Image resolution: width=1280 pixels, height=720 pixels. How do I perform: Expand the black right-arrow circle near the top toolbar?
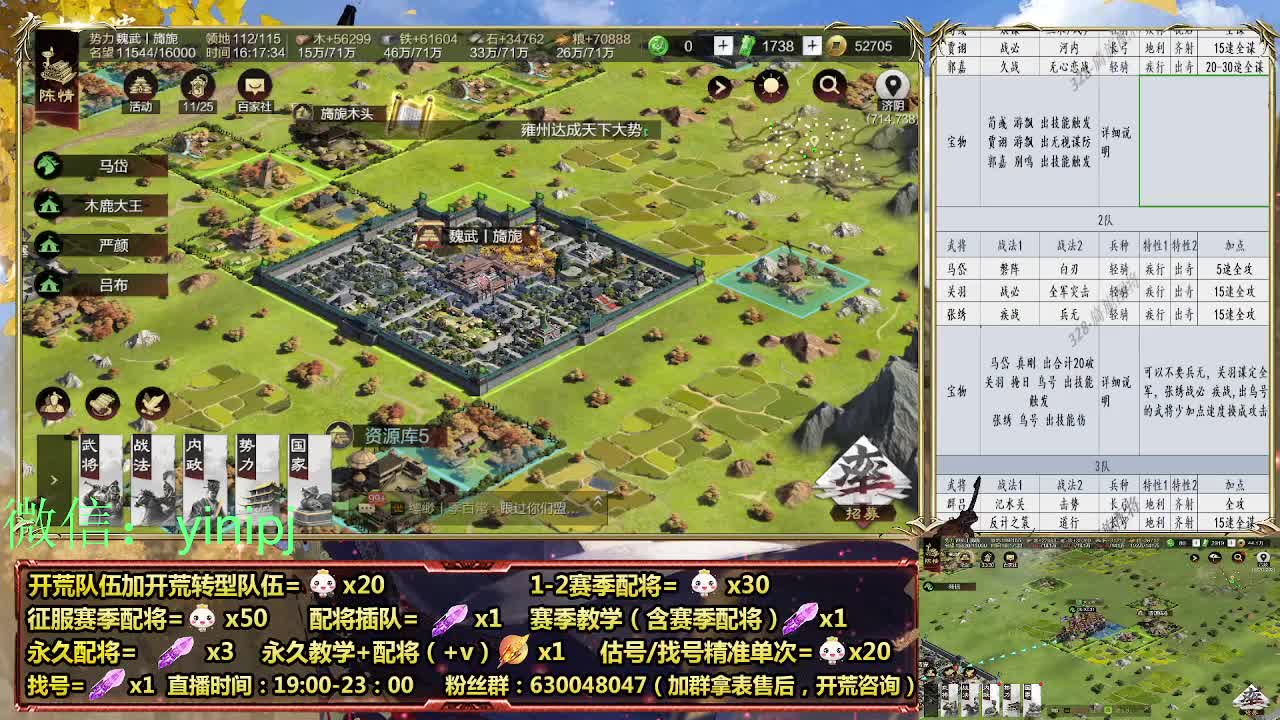(x=718, y=86)
